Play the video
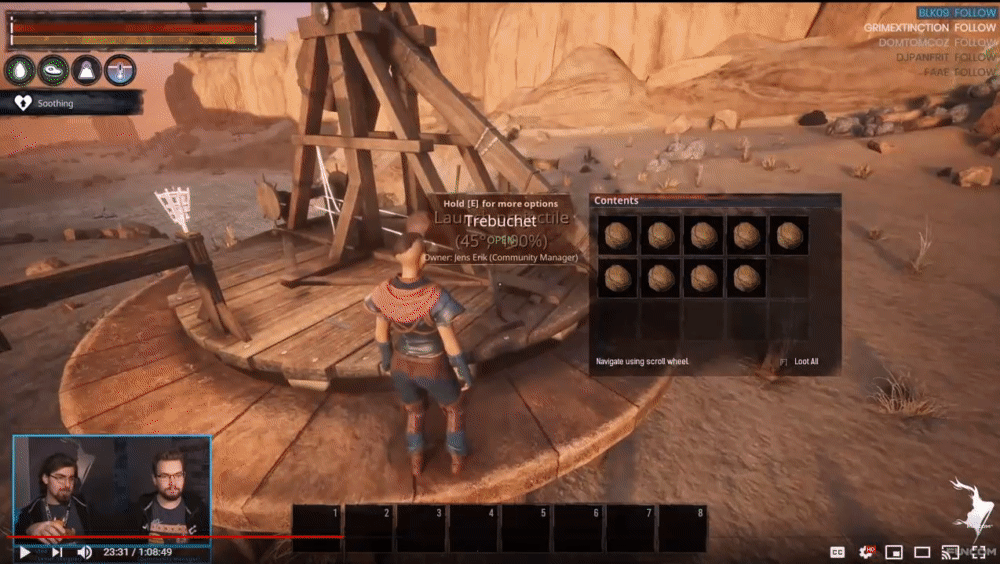Screen dimensions: 1000x564 (x=24, y=552)
